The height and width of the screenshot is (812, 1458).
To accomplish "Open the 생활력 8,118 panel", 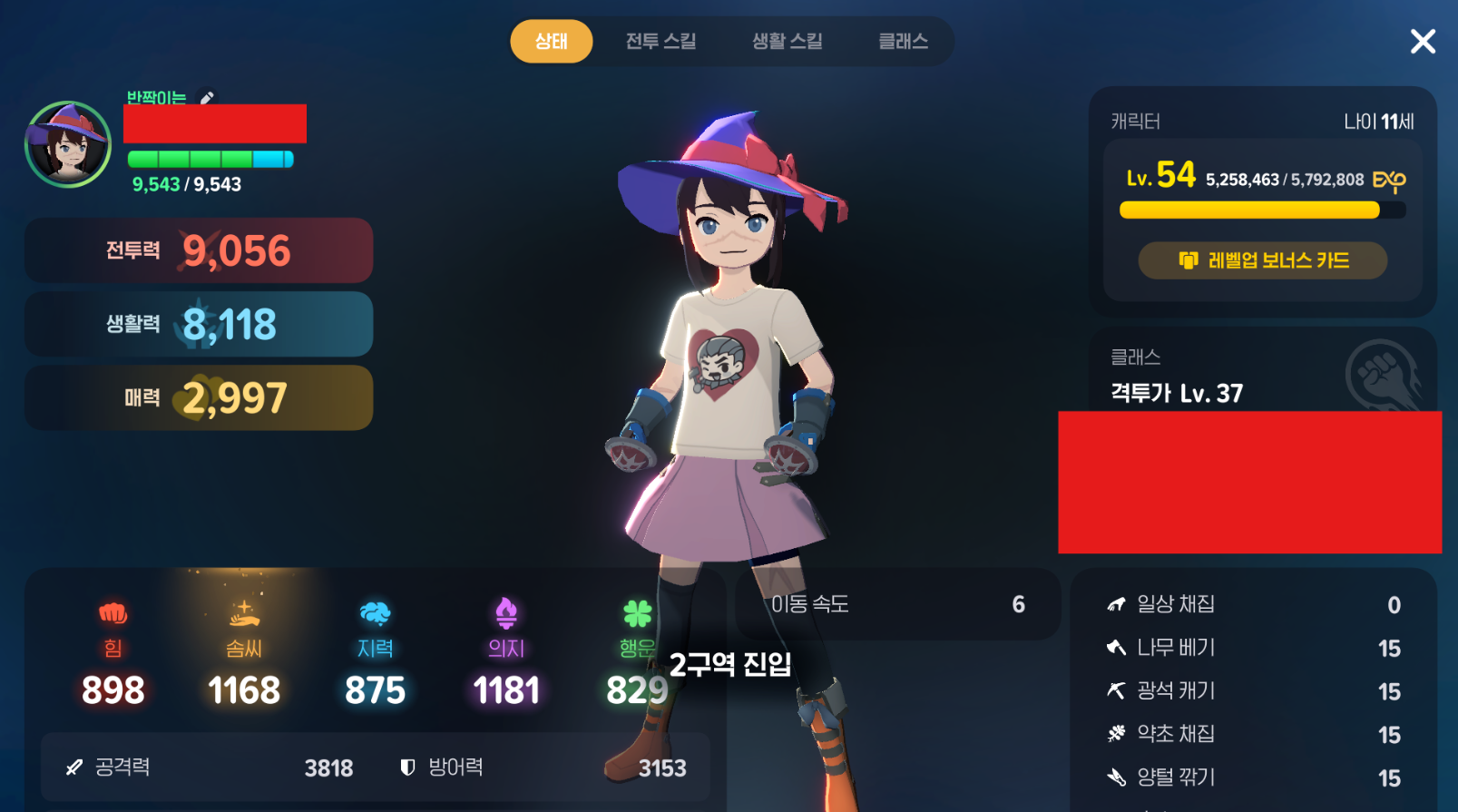I will pos(199,324).
